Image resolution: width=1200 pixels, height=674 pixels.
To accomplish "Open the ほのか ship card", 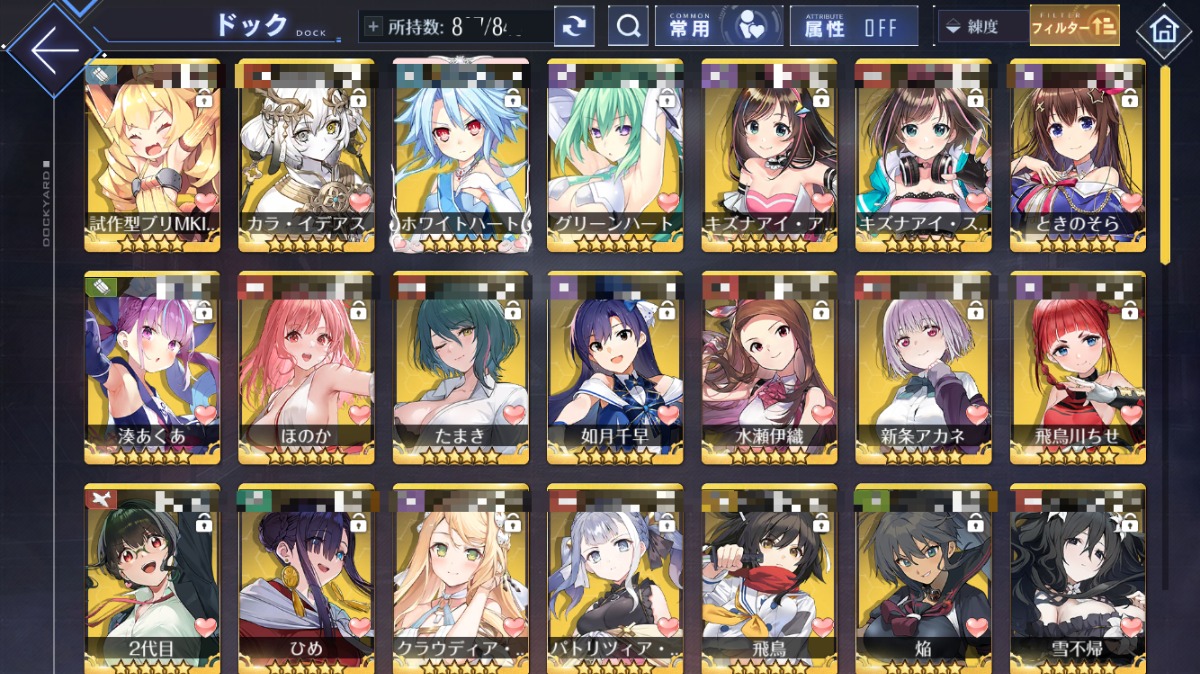I will point(306,368).
